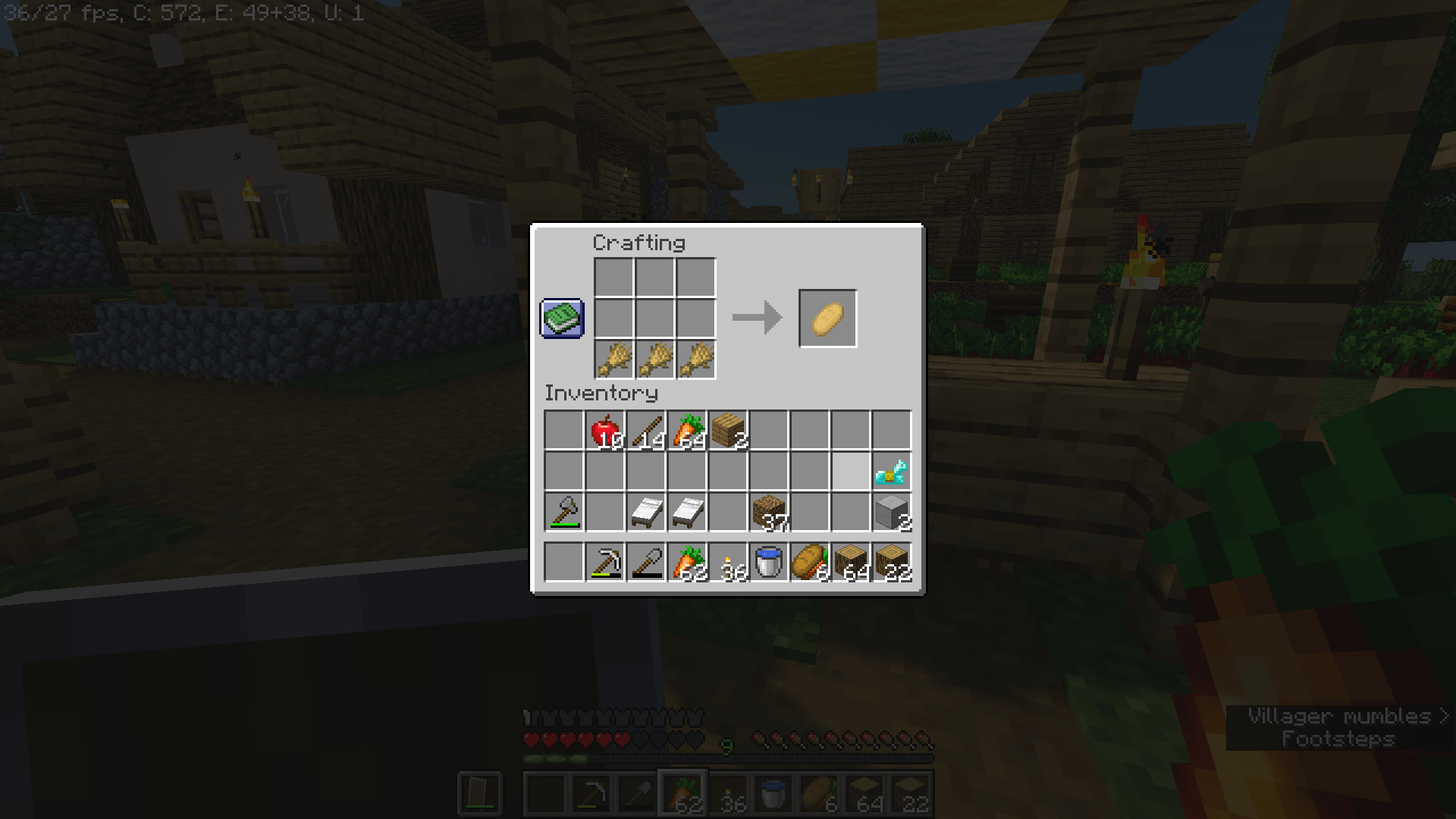Select the apple stack in the inventory
The width and height of the screenshot is (1456, 819).
pos(604,428)
